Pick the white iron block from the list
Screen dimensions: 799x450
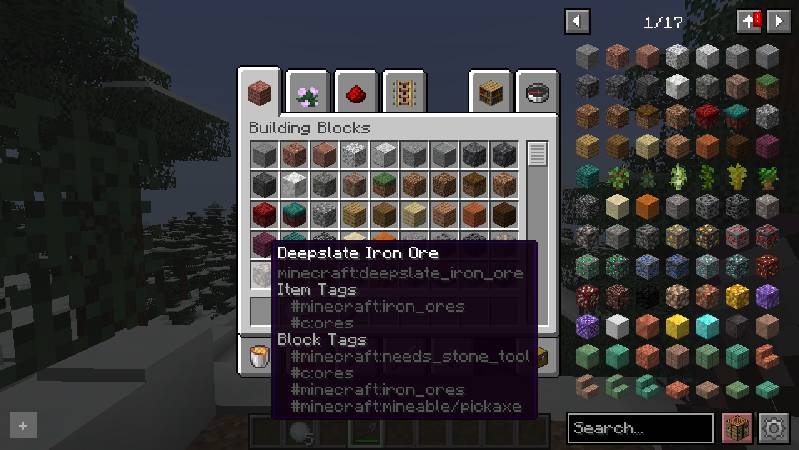click(617, 326)
